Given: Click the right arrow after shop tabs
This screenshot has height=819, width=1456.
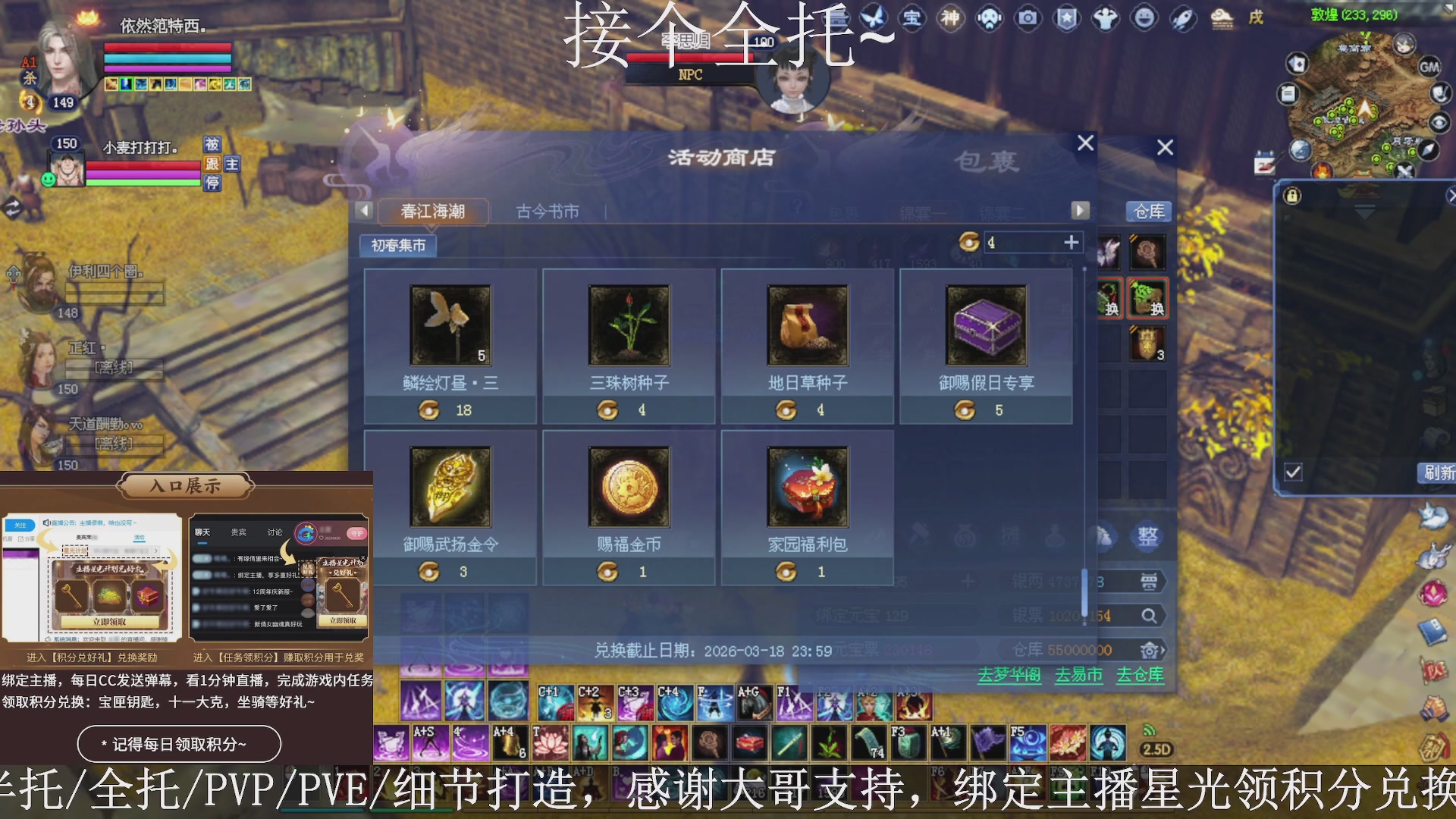Looking at the screenshot, I should tap(1080, 210).
